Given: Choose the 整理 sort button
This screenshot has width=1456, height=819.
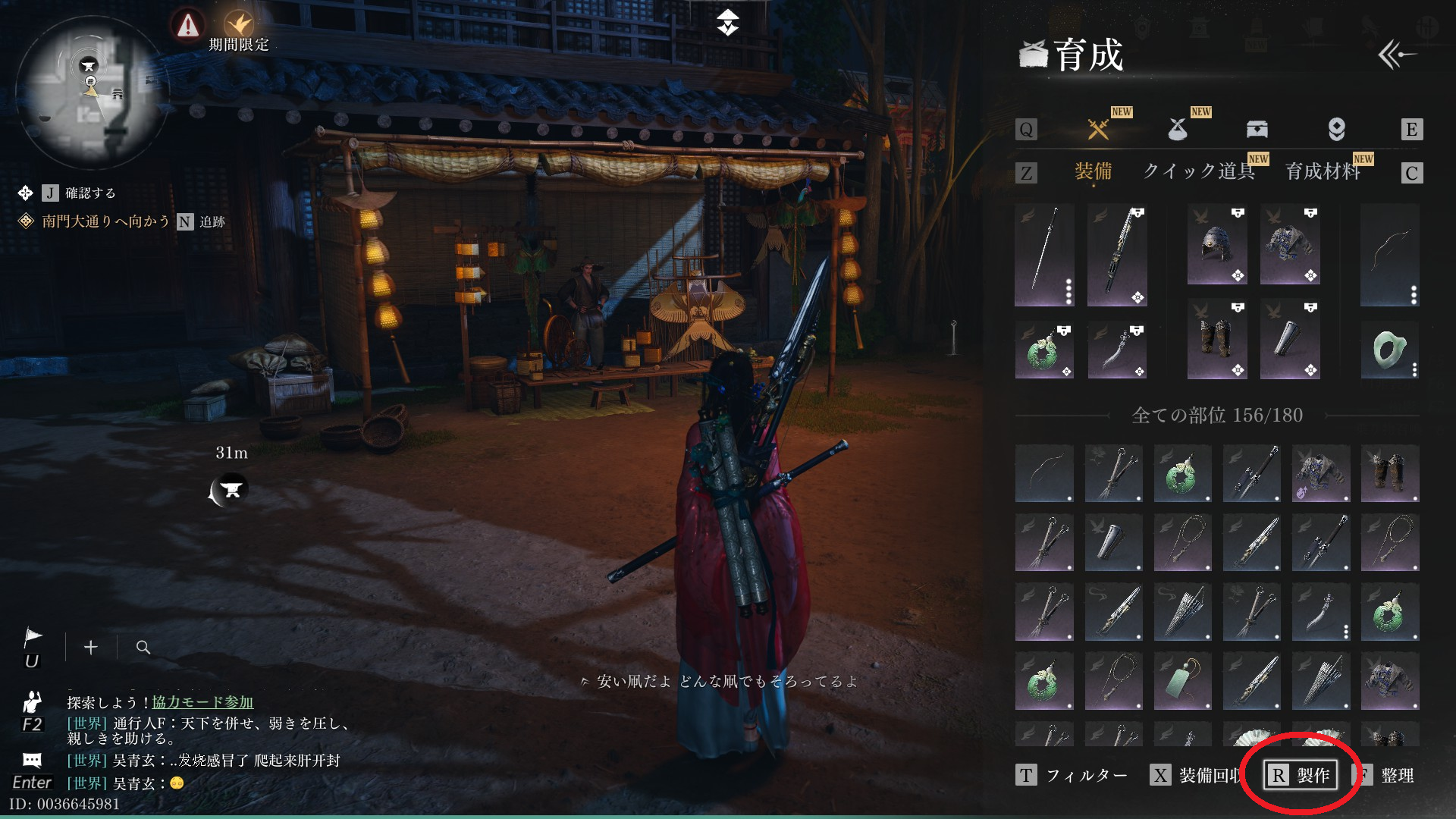Looking at the screenshot, I should (1387, 775).
